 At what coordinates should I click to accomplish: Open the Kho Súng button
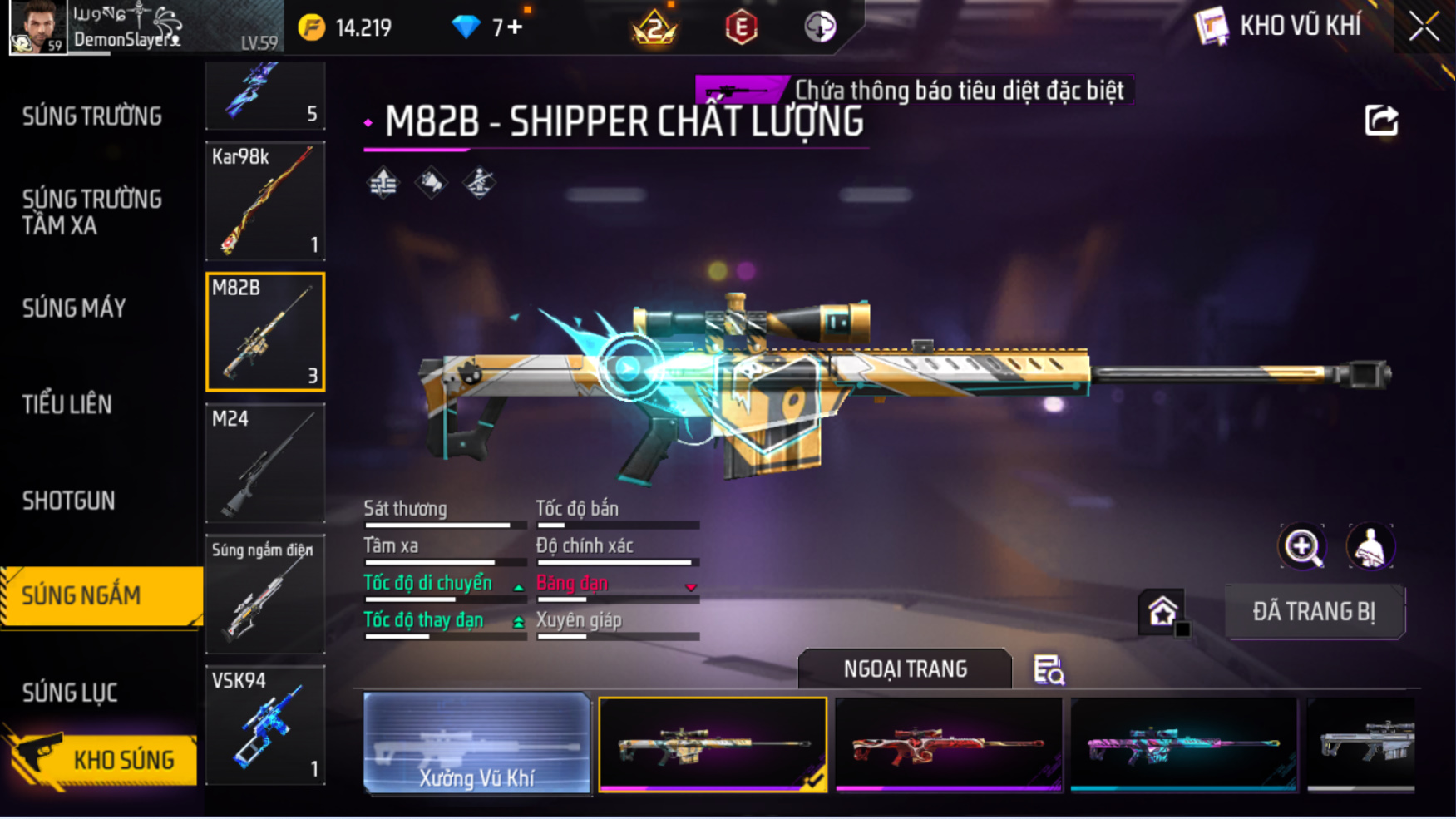(101, 759)
